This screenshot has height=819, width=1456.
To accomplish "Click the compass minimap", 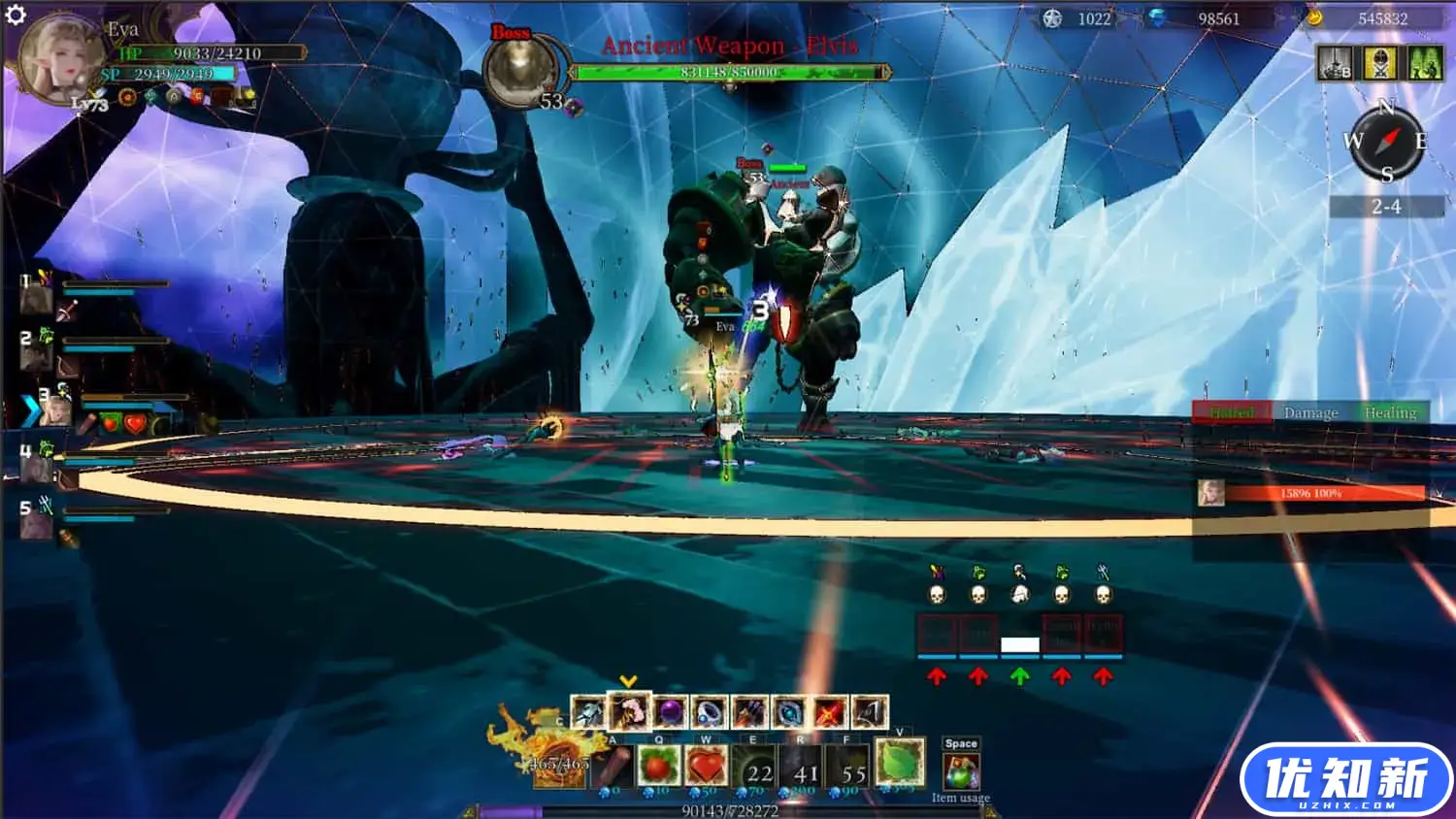I will [x=1386, y=142].
